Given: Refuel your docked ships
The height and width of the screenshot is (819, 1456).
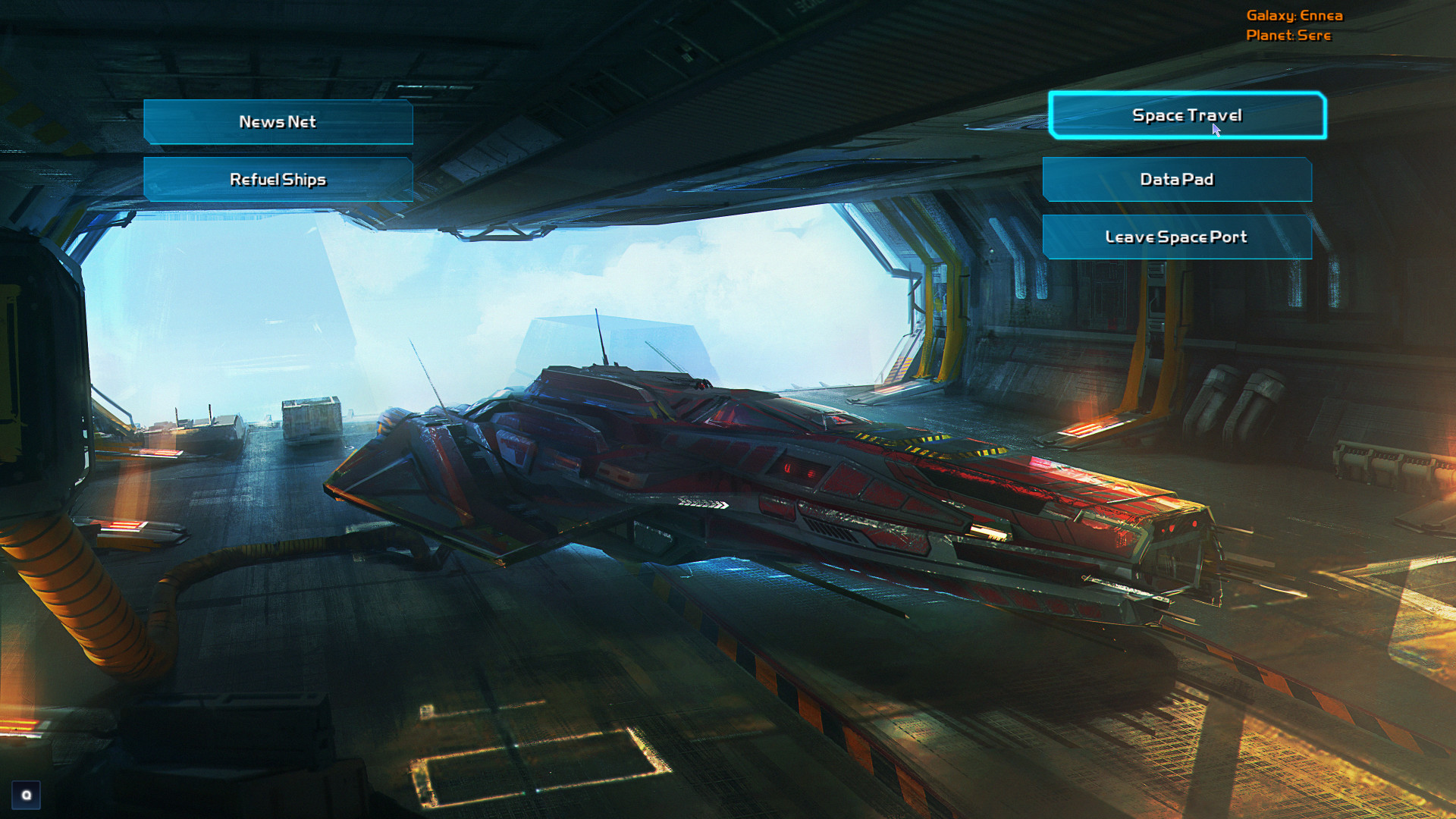Looking at the screenshot, I should (x=278, y=179).
